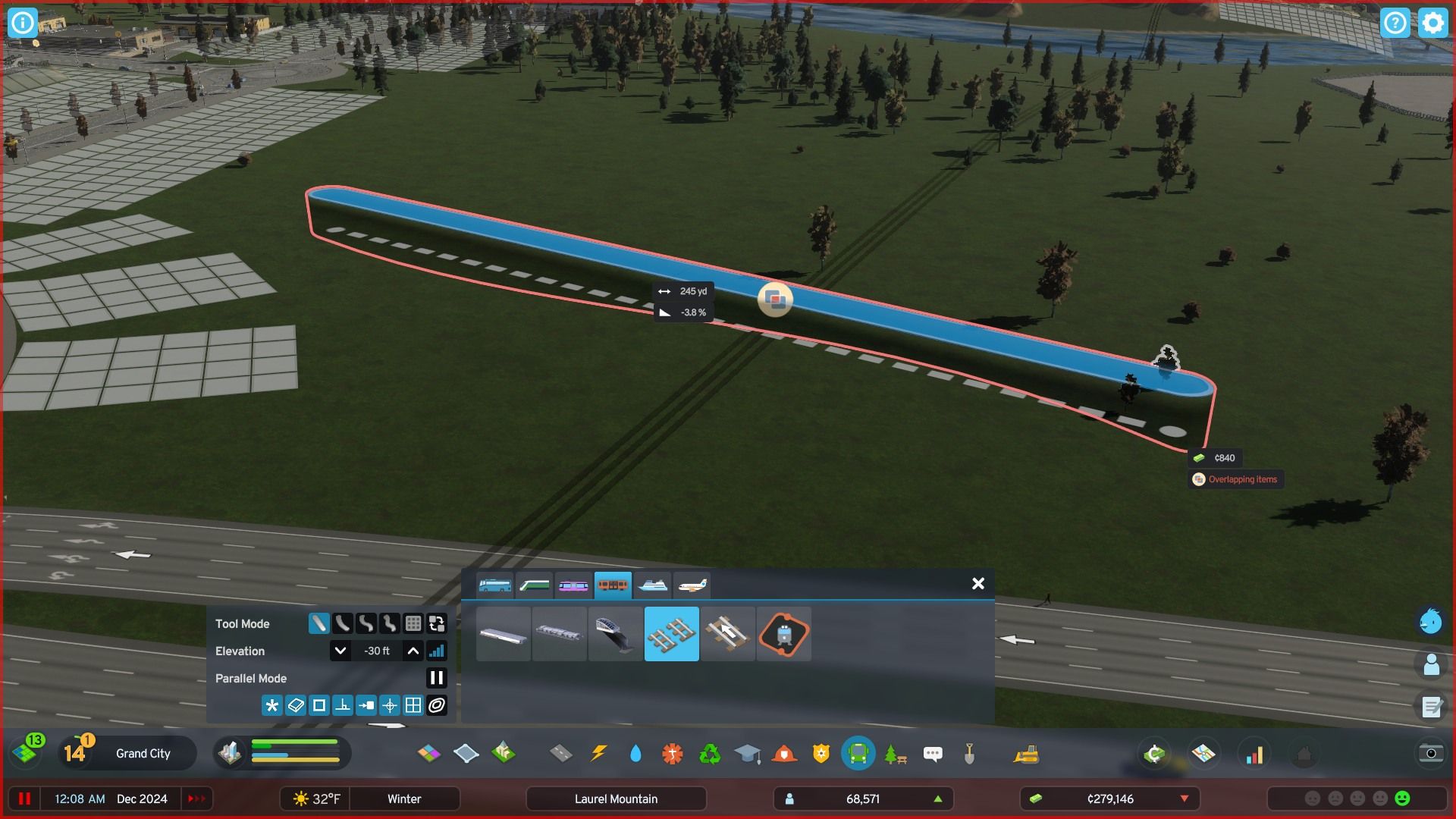Image resolution: width=1456 pixels, height=819 pixels.
Task: Toggle contour lines snapping option
Action: (436, 704)
